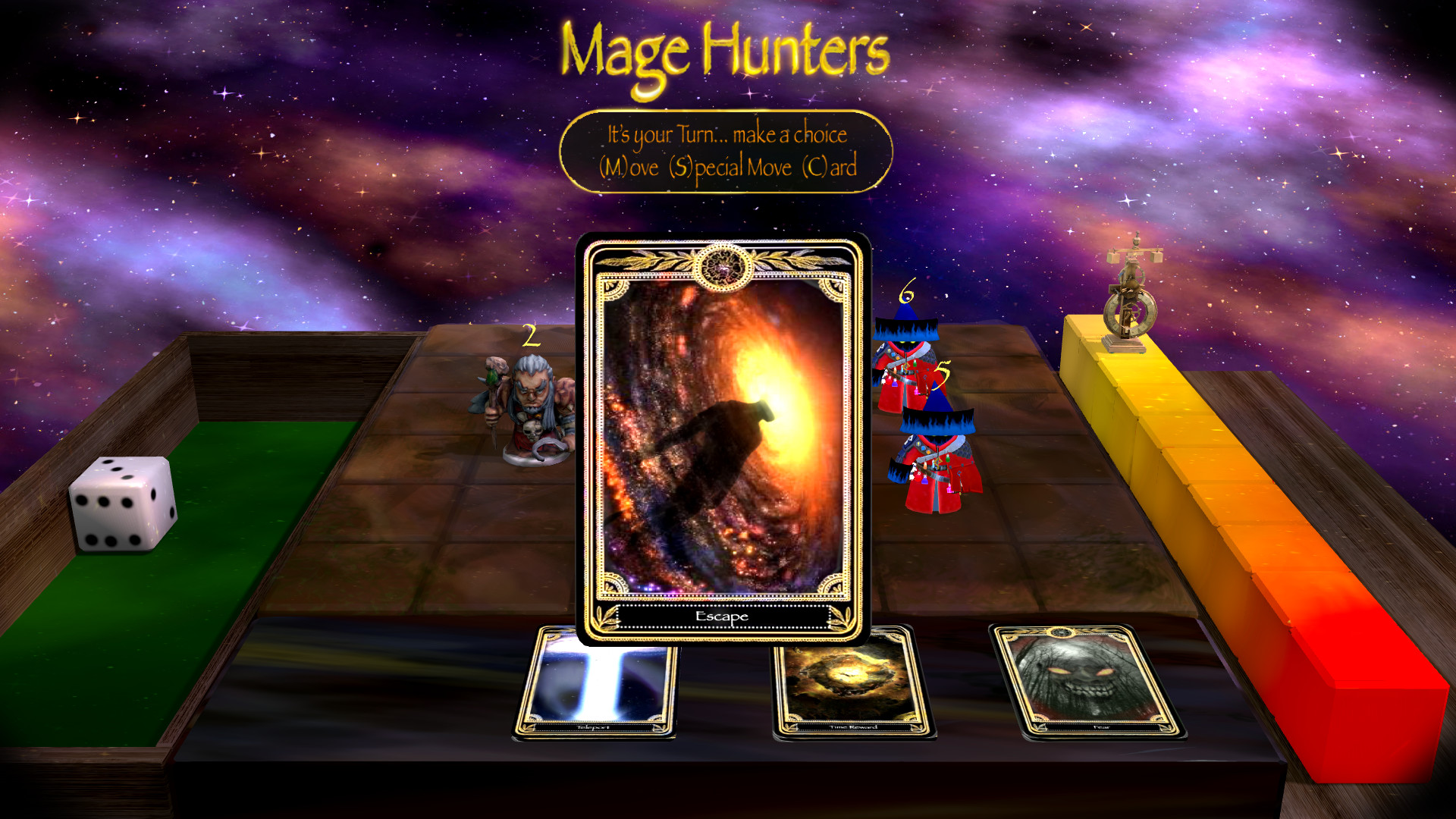Choose (C)ard from the turn prompt
This screenshot has width=1456, height=819.
830,167
